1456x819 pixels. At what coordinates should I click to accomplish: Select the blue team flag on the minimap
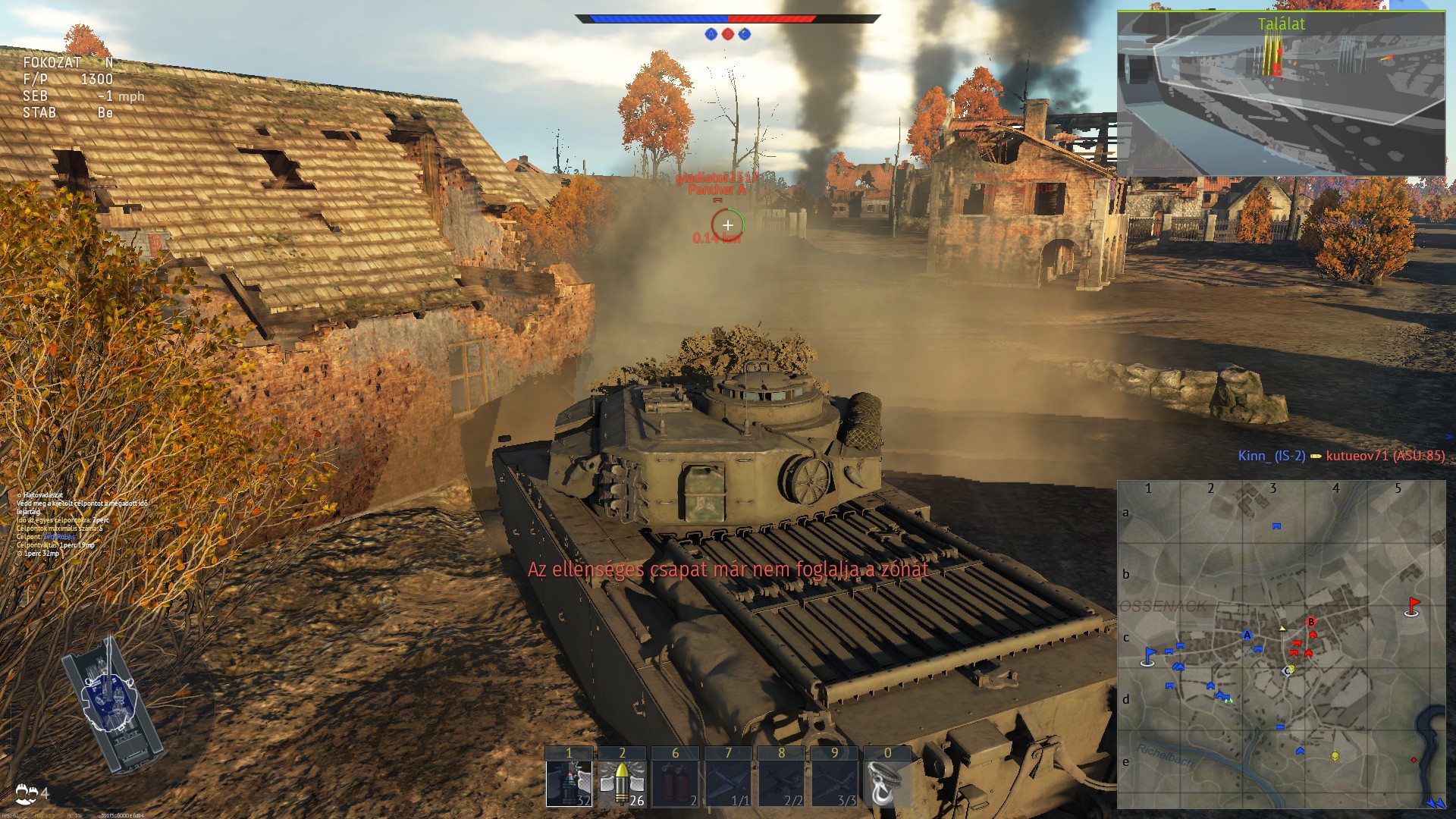(x=1149, y=656)
